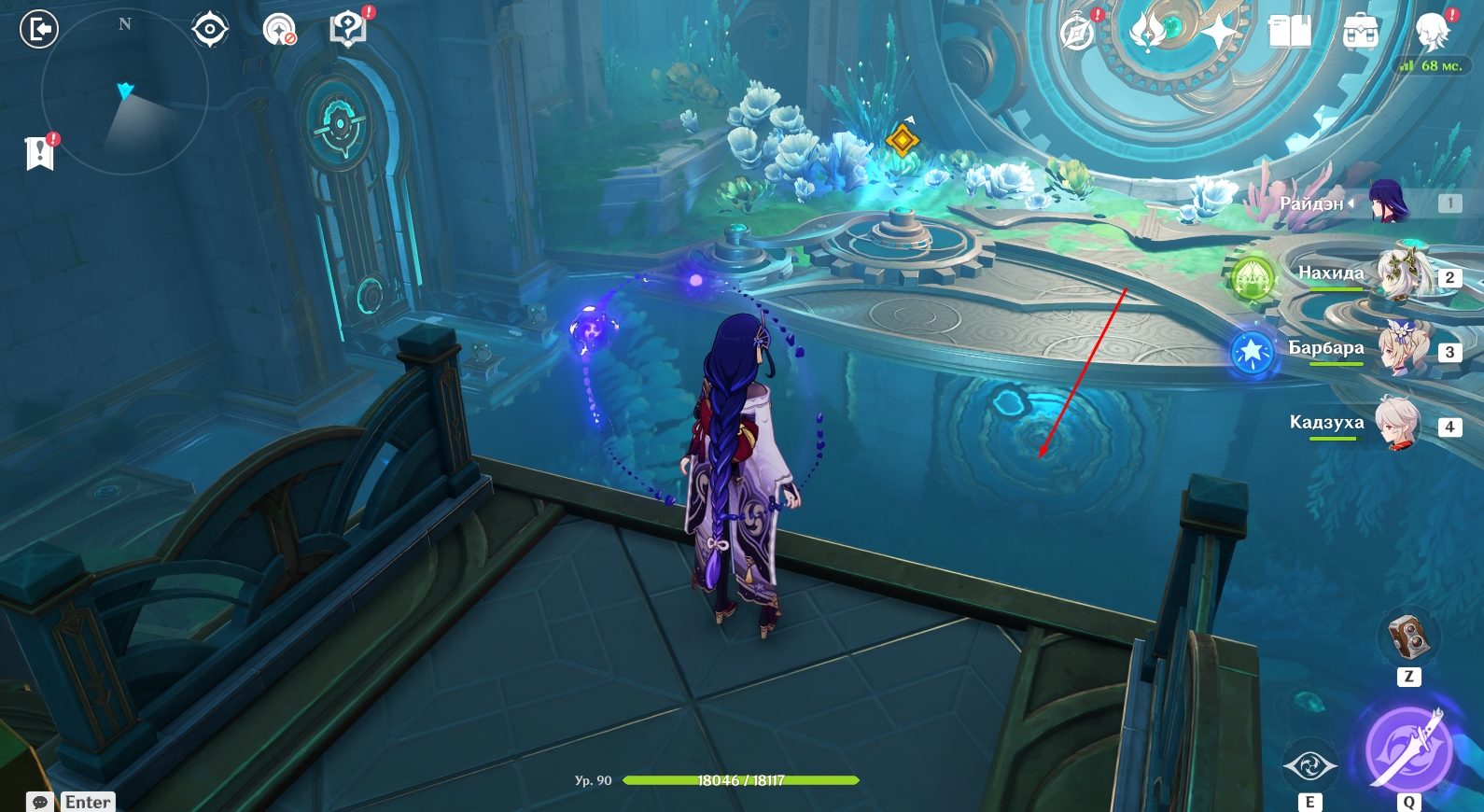Open the Wish four-point star icon
This screenshot has height=812, width=1484.
1219,33
